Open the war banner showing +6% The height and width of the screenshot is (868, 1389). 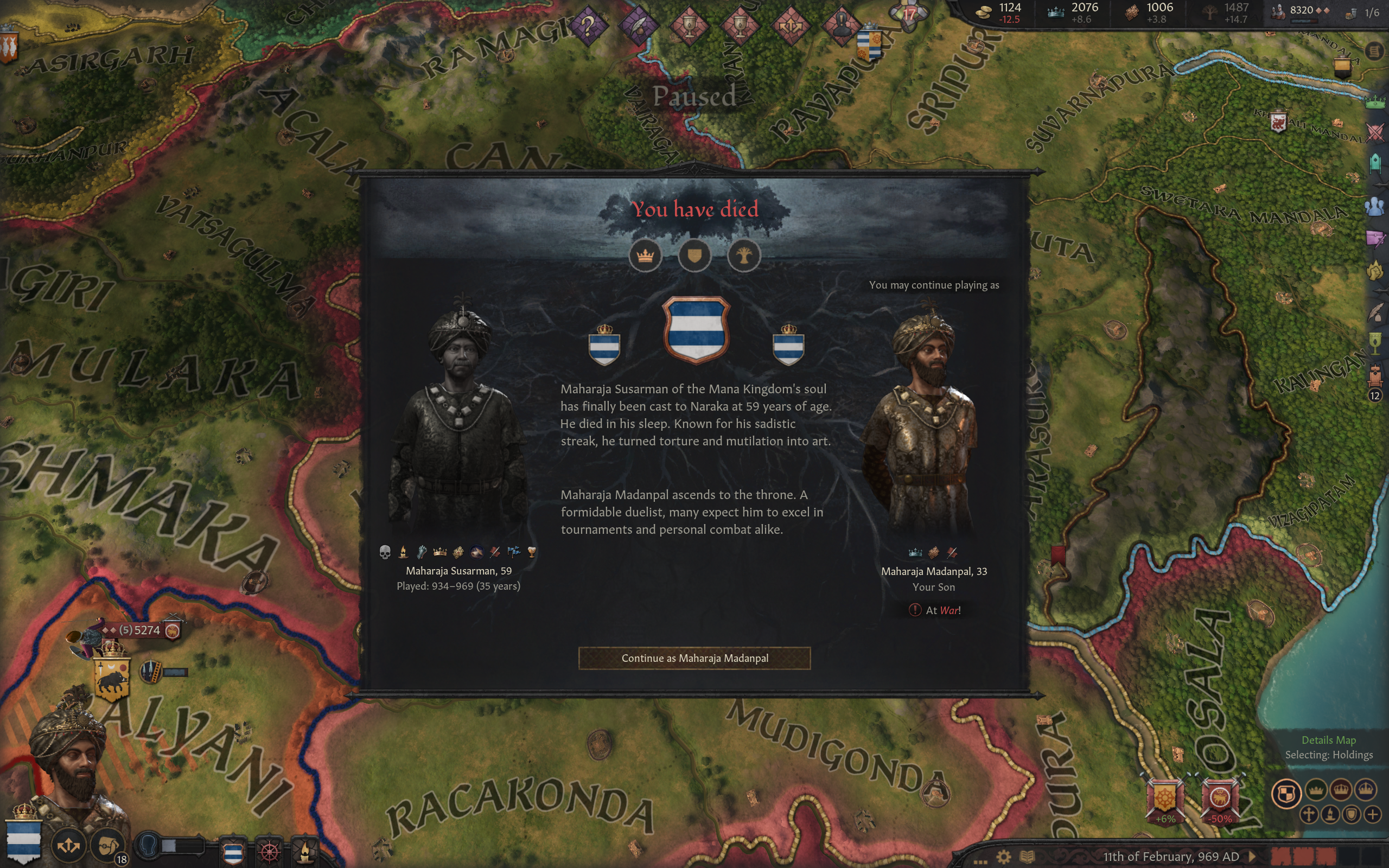[1164, 799]
